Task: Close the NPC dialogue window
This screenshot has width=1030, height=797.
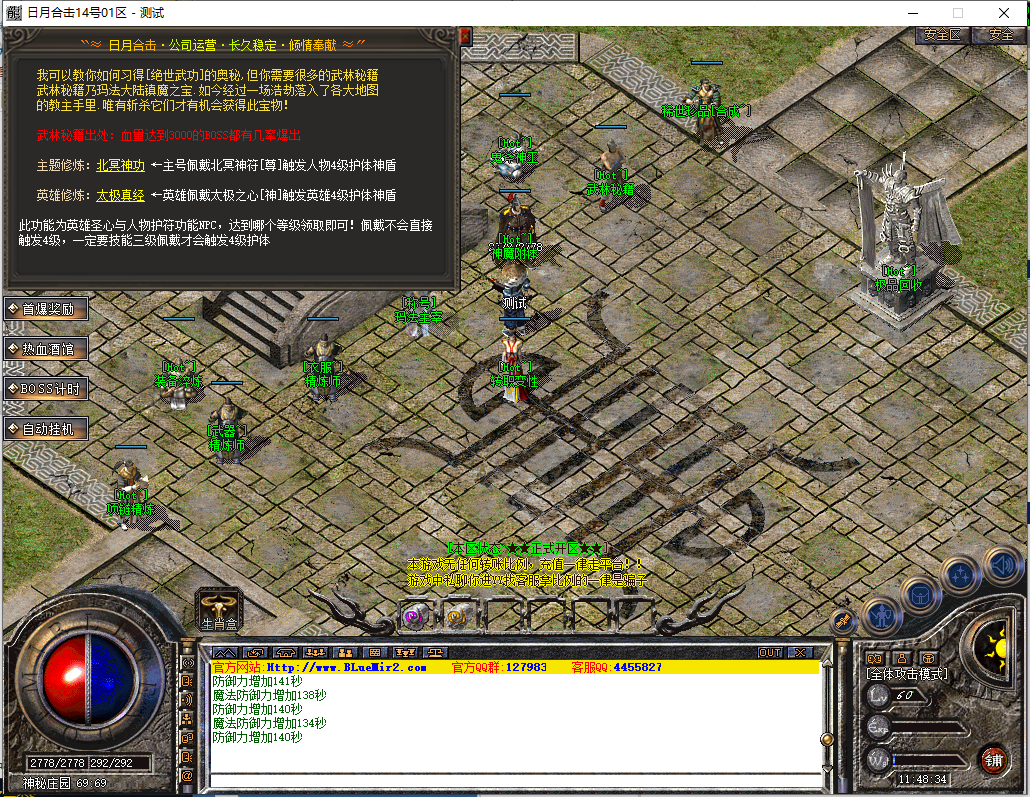Action: 464,36
